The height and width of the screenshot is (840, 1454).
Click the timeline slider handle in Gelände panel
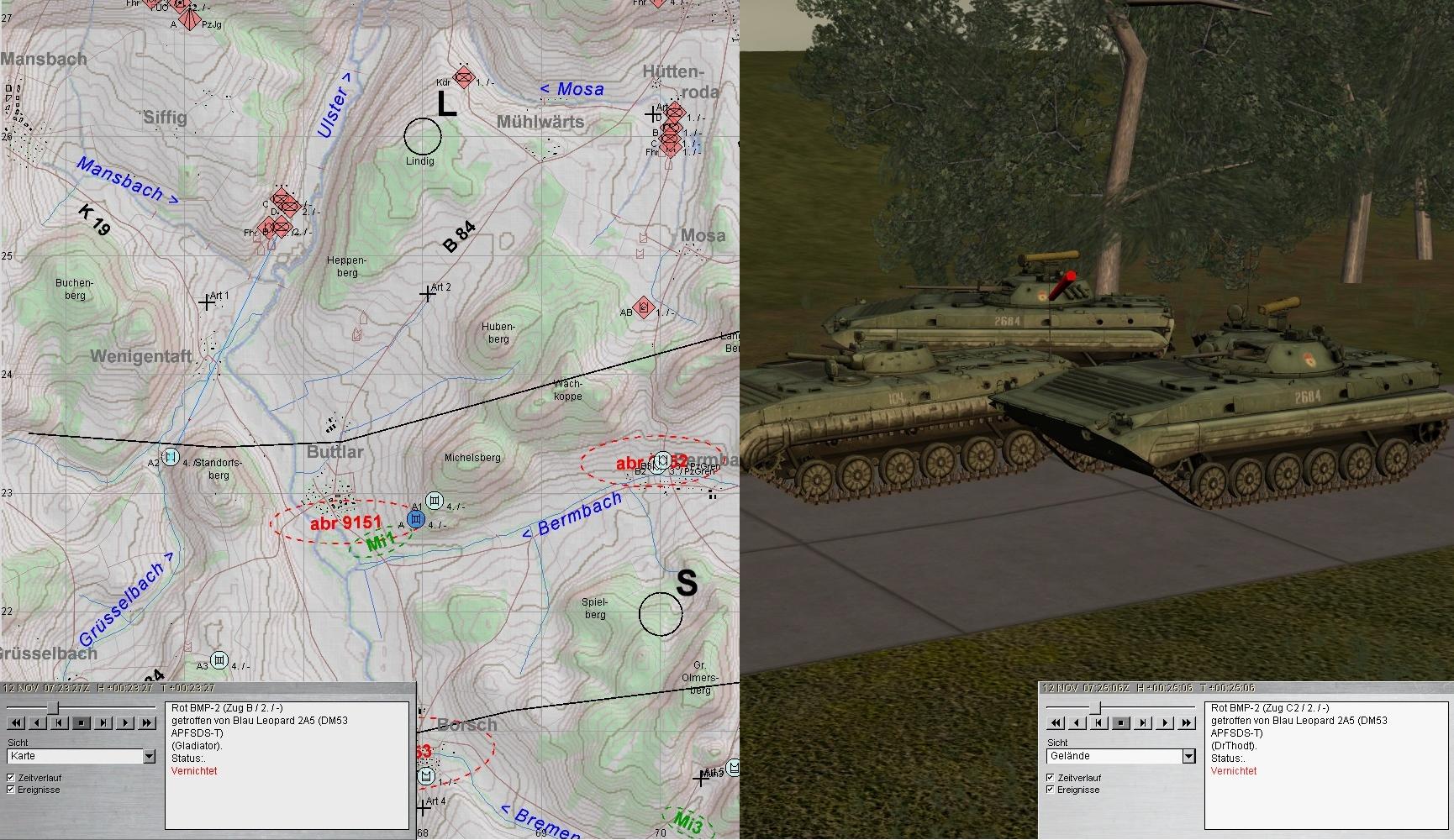(x=1095, y=708)
